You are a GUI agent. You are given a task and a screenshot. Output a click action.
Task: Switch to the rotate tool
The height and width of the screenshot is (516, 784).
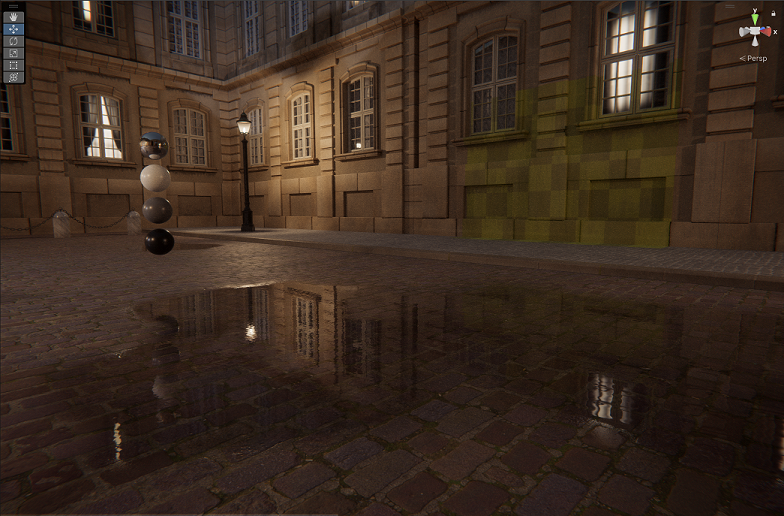pyautogui.click(x=14, y=41)
